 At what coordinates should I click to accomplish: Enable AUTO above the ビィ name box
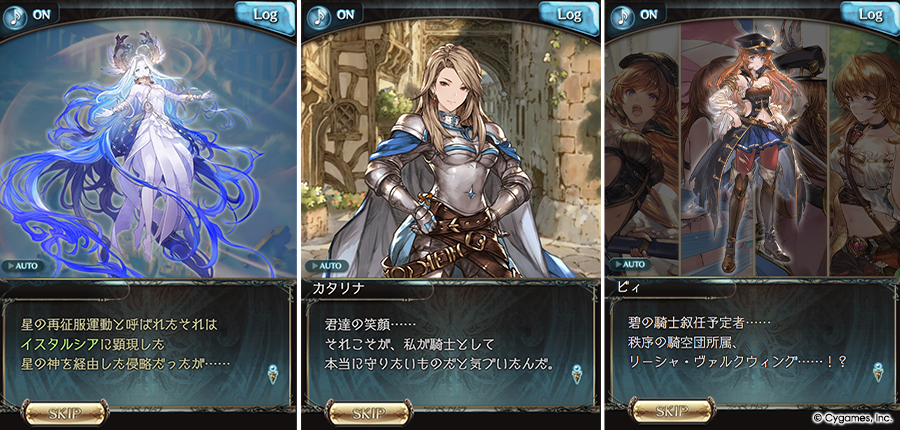(627, 266)
